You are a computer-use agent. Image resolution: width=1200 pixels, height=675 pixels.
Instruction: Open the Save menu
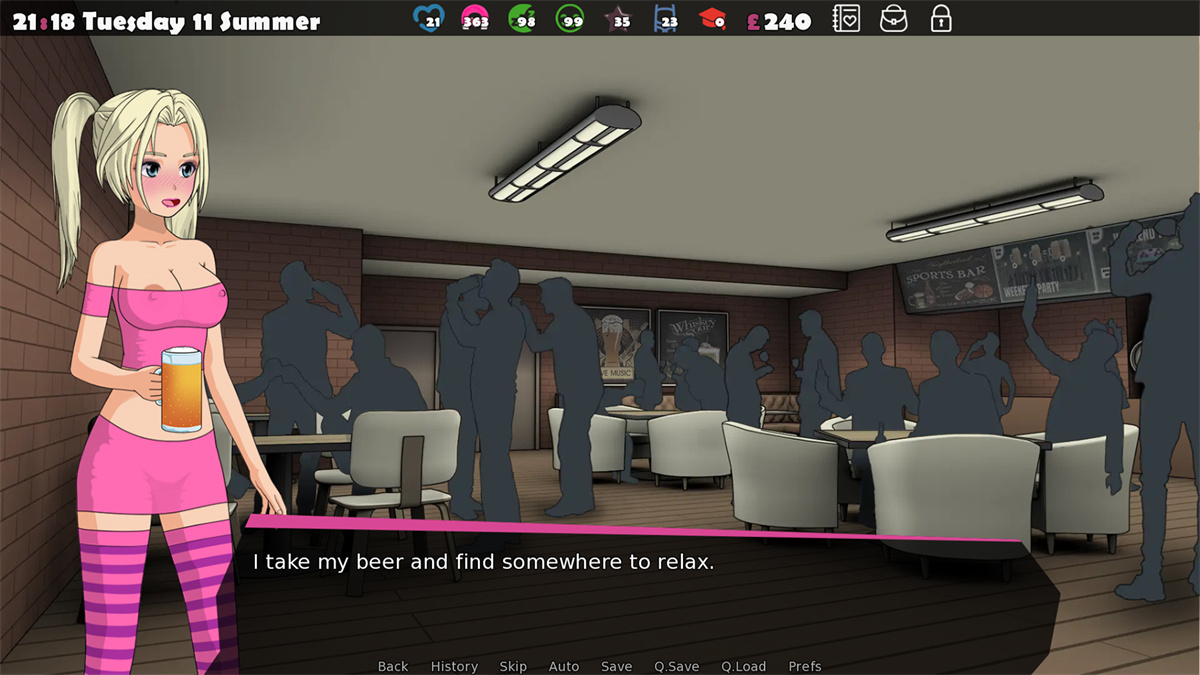[x=617, y=666]
